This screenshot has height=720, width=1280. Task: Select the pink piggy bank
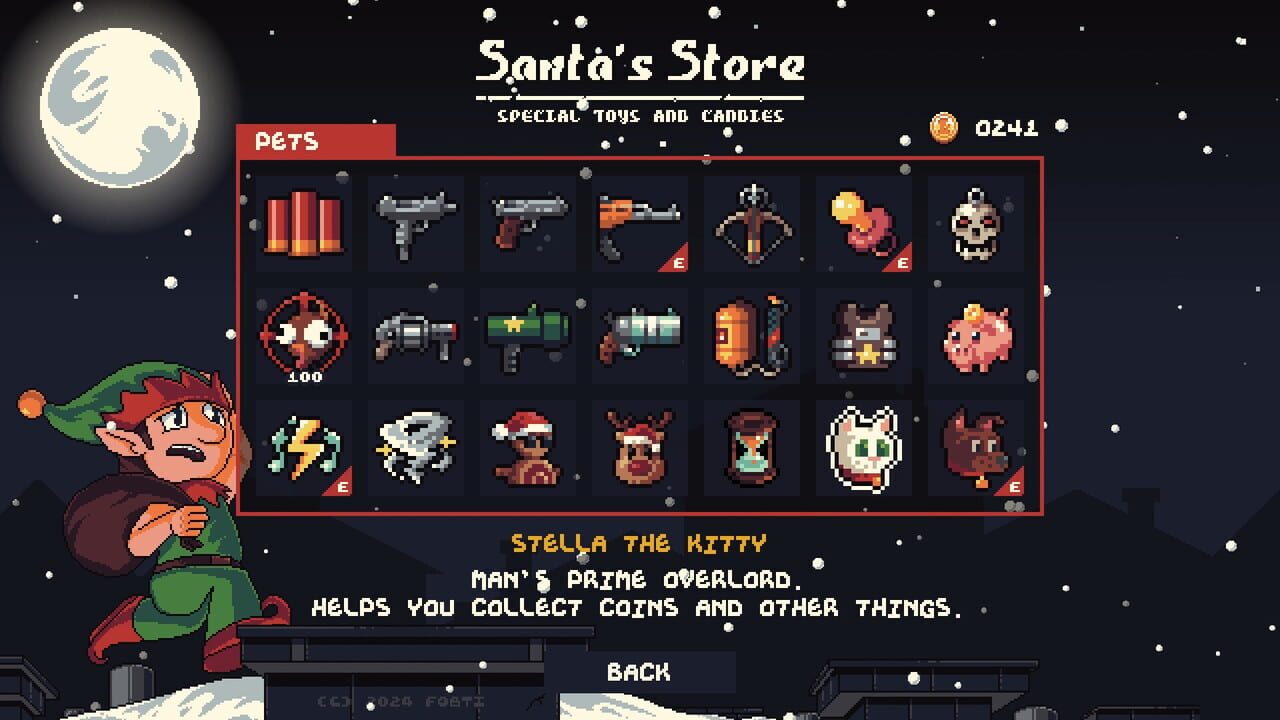(x=975, y=336)
